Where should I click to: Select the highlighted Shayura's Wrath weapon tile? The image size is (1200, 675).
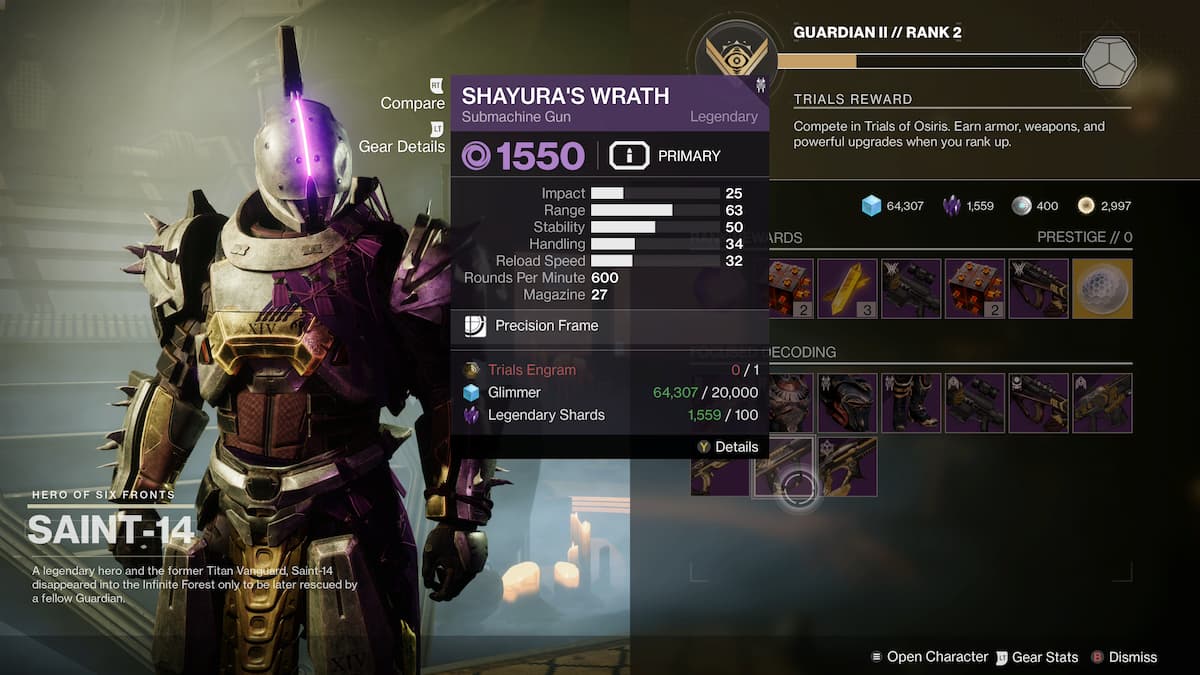click(784, 466)
